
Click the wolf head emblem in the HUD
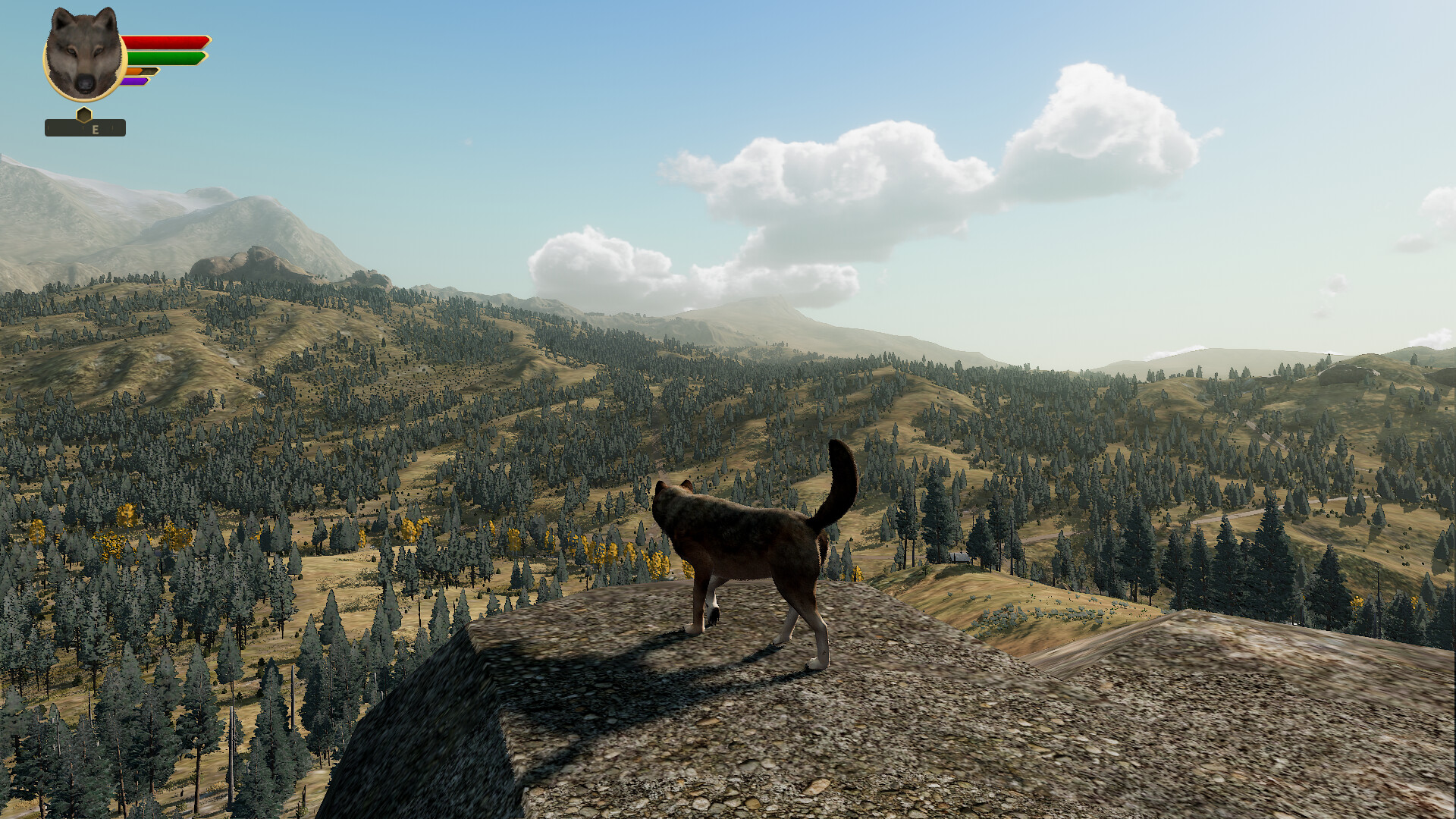pyautogui.click(x=85, y=53)
